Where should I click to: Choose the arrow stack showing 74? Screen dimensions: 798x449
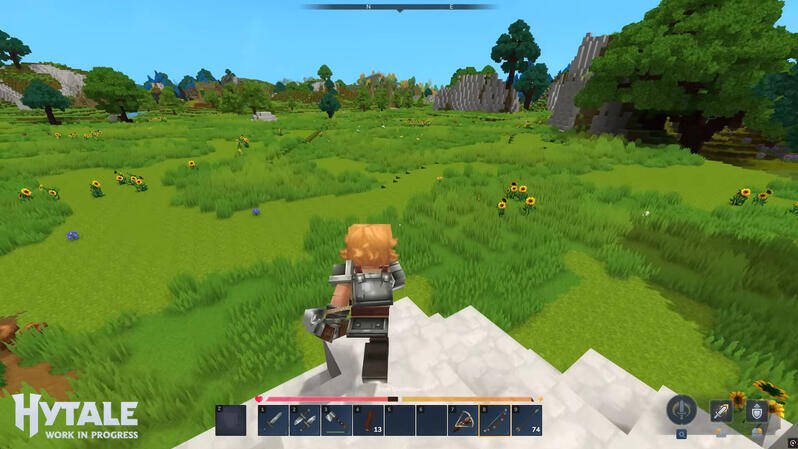(527, 420)
